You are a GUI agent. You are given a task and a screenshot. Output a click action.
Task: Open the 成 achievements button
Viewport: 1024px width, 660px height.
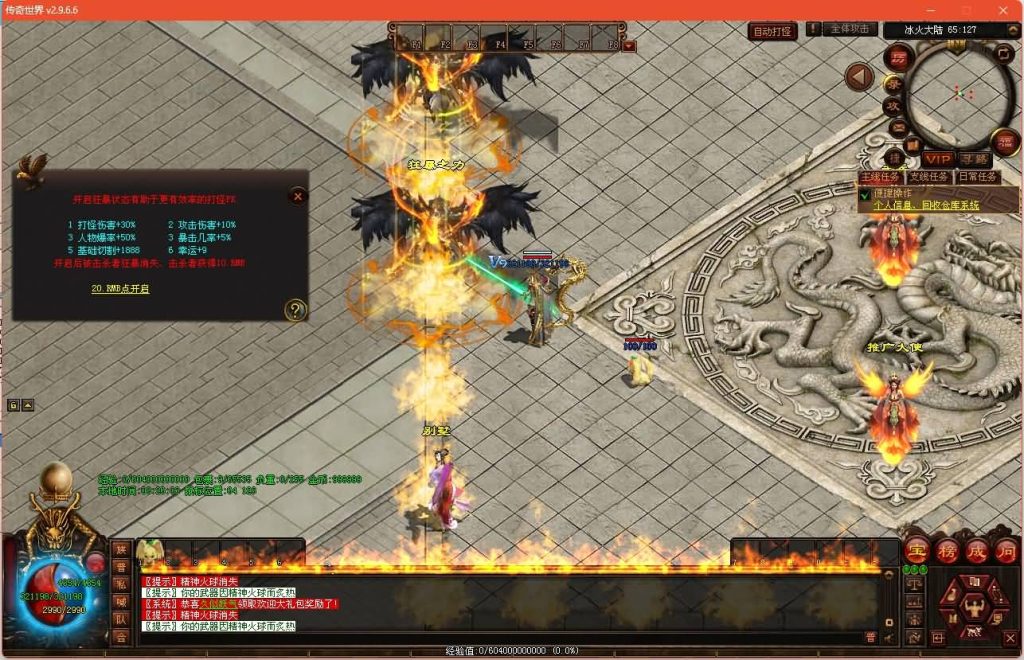point(976,550)
